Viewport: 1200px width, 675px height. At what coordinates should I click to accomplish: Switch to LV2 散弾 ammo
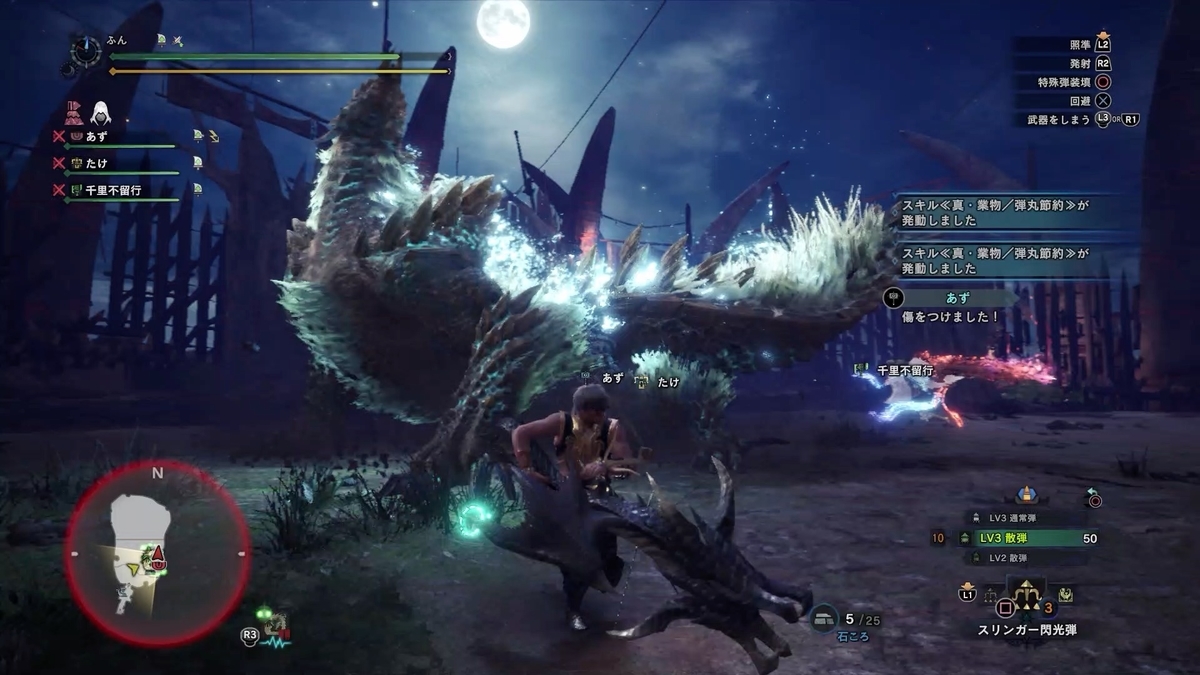pyautogui.click(x=1020, y=558)
